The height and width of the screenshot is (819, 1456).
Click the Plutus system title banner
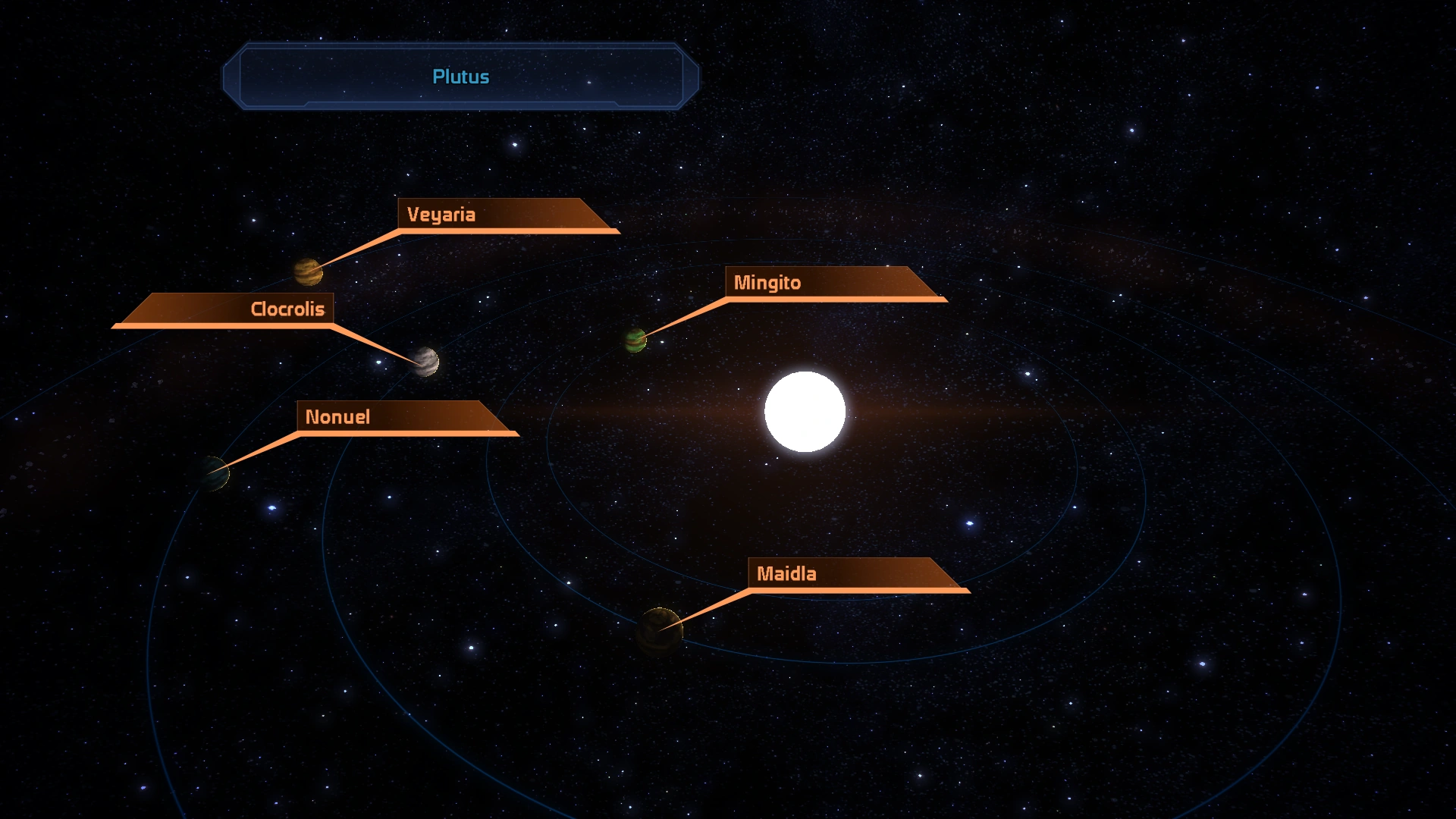point(460,77)
